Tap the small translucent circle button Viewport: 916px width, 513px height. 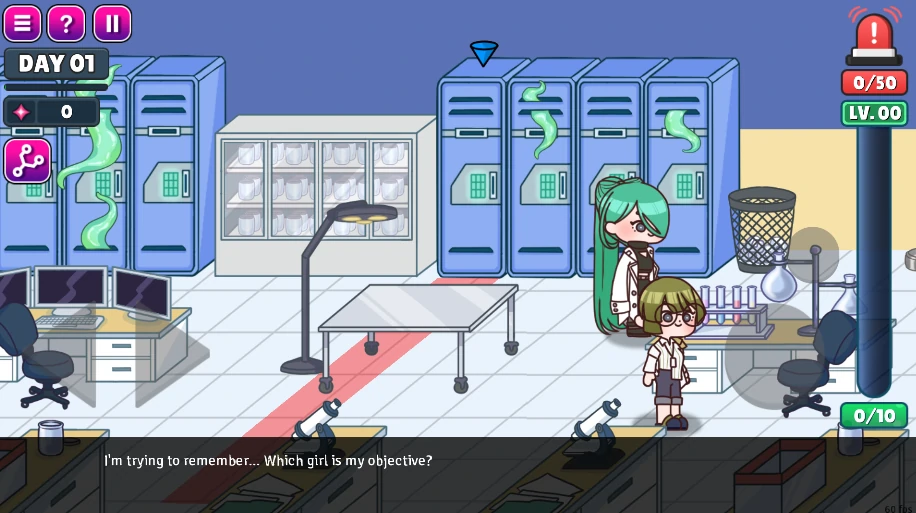pyautogui.click(x=812, y=255)
